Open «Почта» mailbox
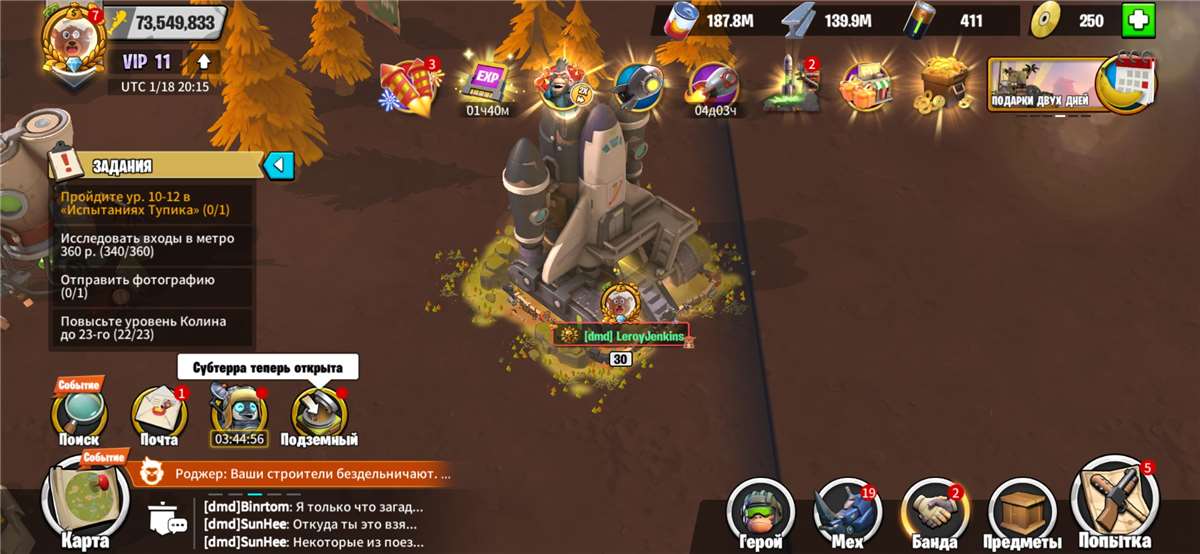The width and height of the screenshot is (1200, 554). 159,415
